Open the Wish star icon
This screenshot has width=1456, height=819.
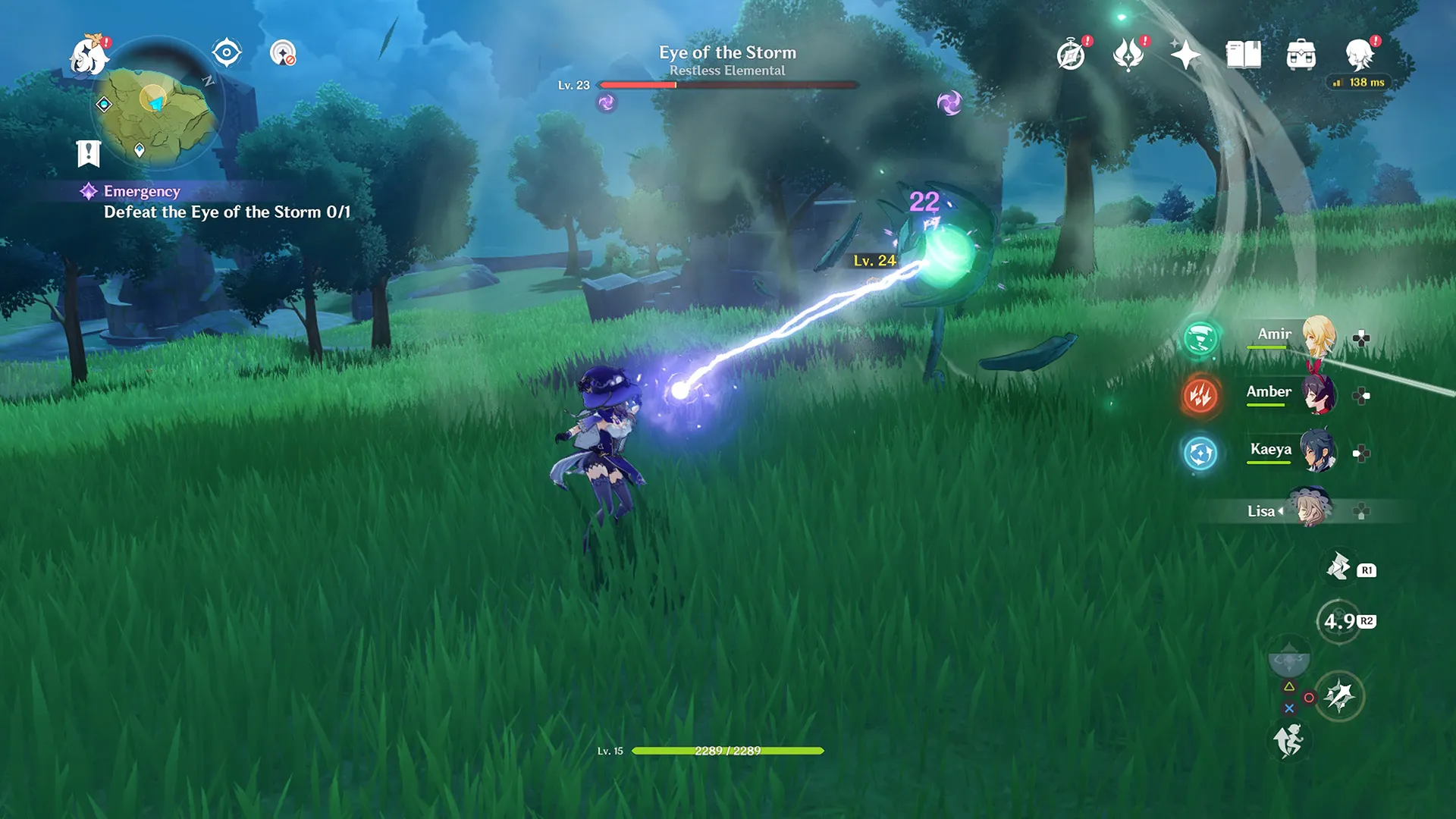pos(1185,55)
